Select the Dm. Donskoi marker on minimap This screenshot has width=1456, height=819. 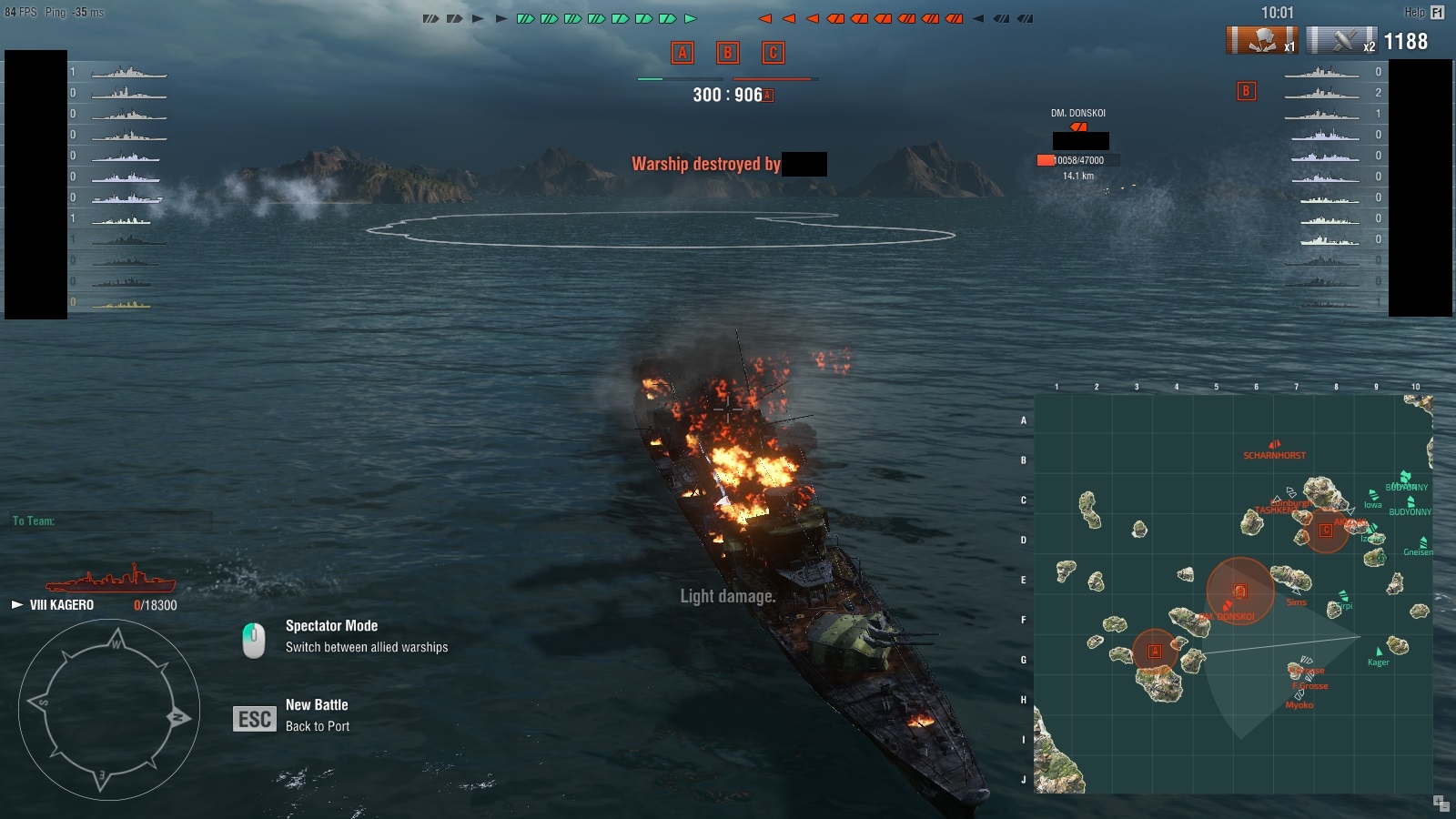1228,606
